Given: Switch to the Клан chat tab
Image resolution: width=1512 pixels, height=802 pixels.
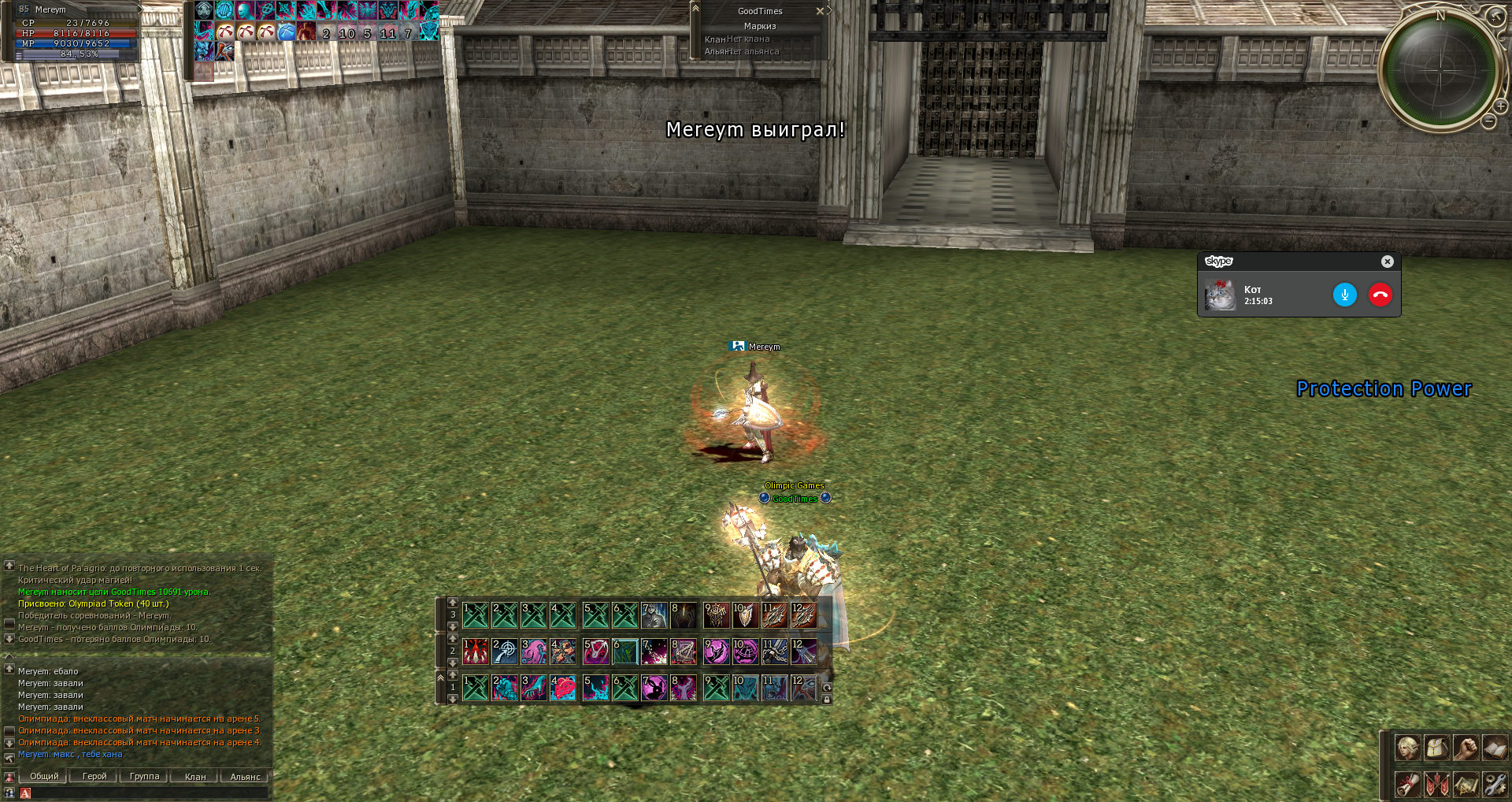Looking at the screenshot, I should point(195,777).
